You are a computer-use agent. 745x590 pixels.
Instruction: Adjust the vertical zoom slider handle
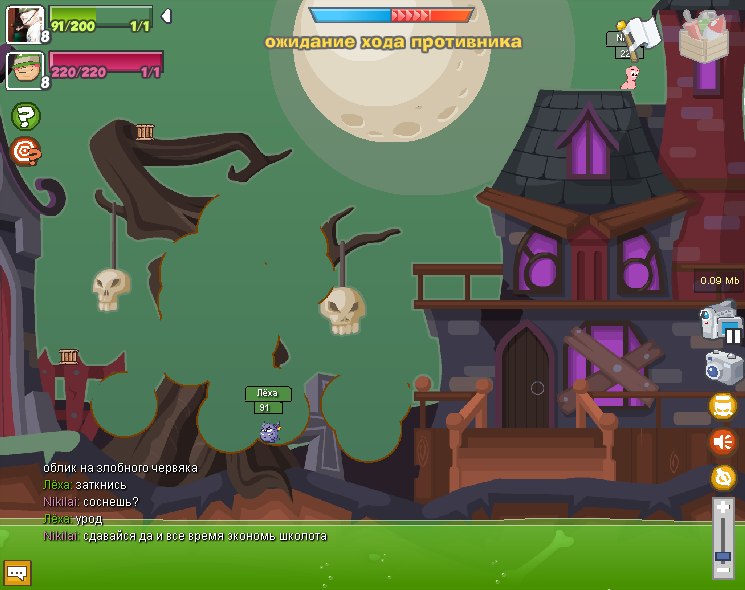pos(722,554)
